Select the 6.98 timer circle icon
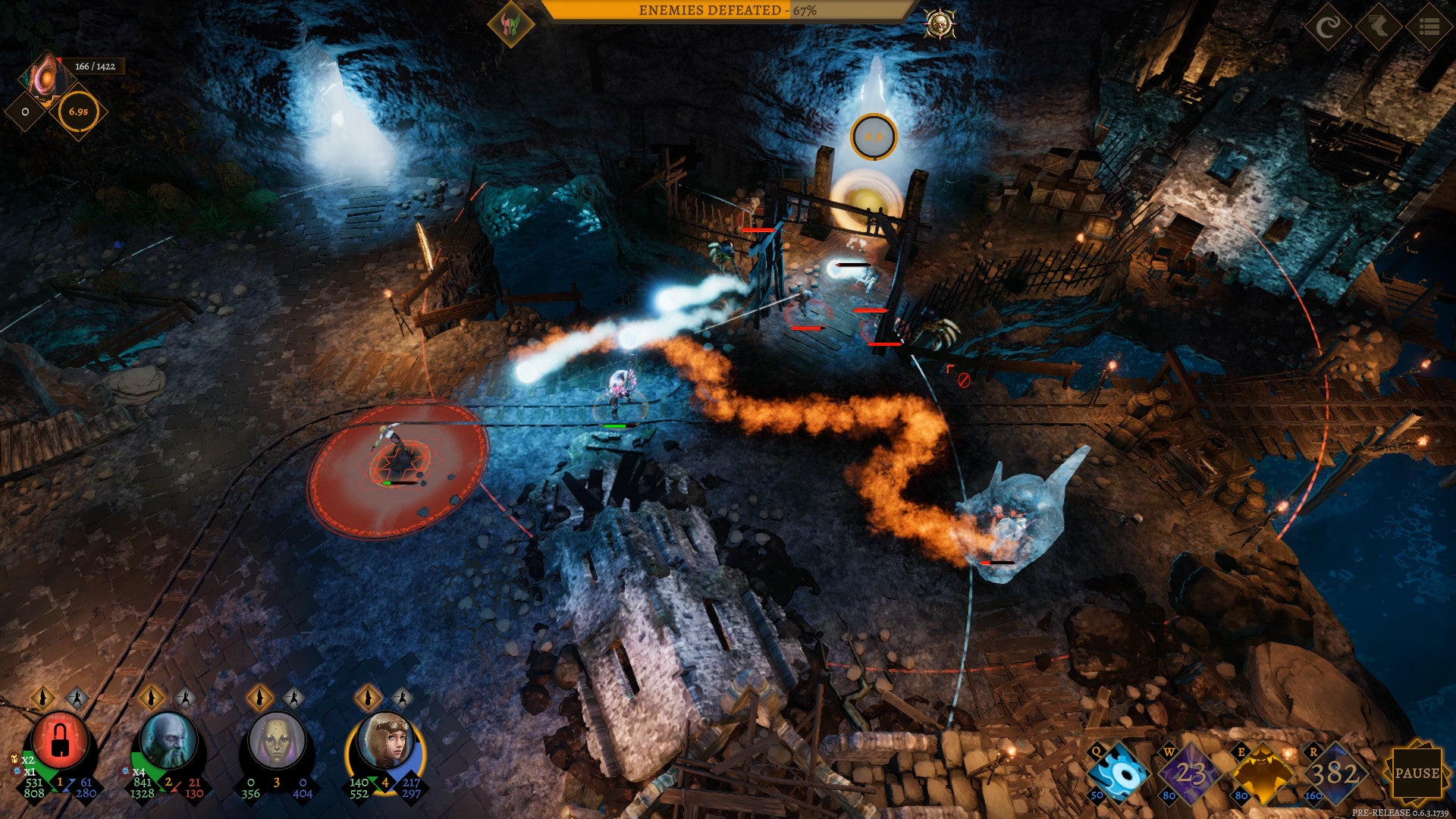 pyautogui.click(x=78, y=111)
